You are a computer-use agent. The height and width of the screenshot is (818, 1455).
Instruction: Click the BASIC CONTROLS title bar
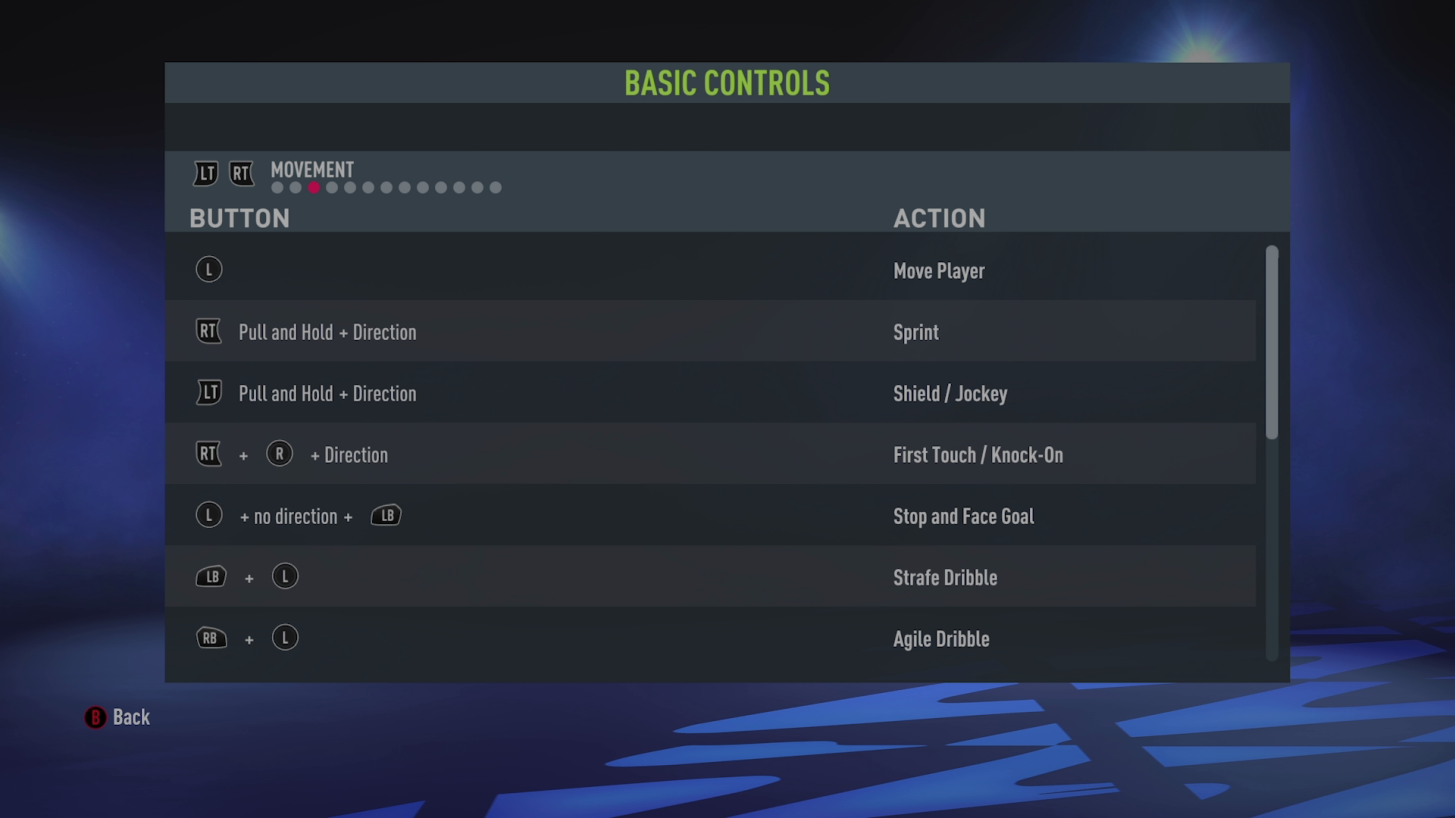pos(727,83)
